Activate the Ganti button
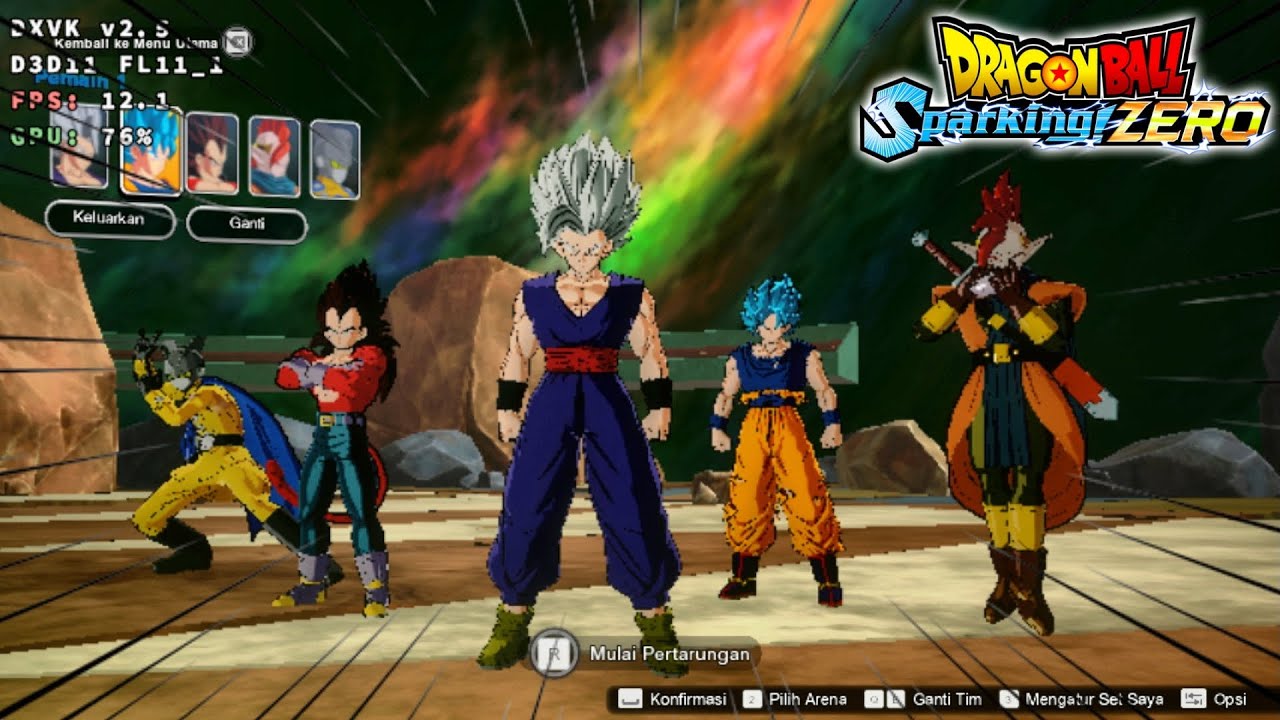The height and width of the screenshot is (720, 1280). click(246, 224)
